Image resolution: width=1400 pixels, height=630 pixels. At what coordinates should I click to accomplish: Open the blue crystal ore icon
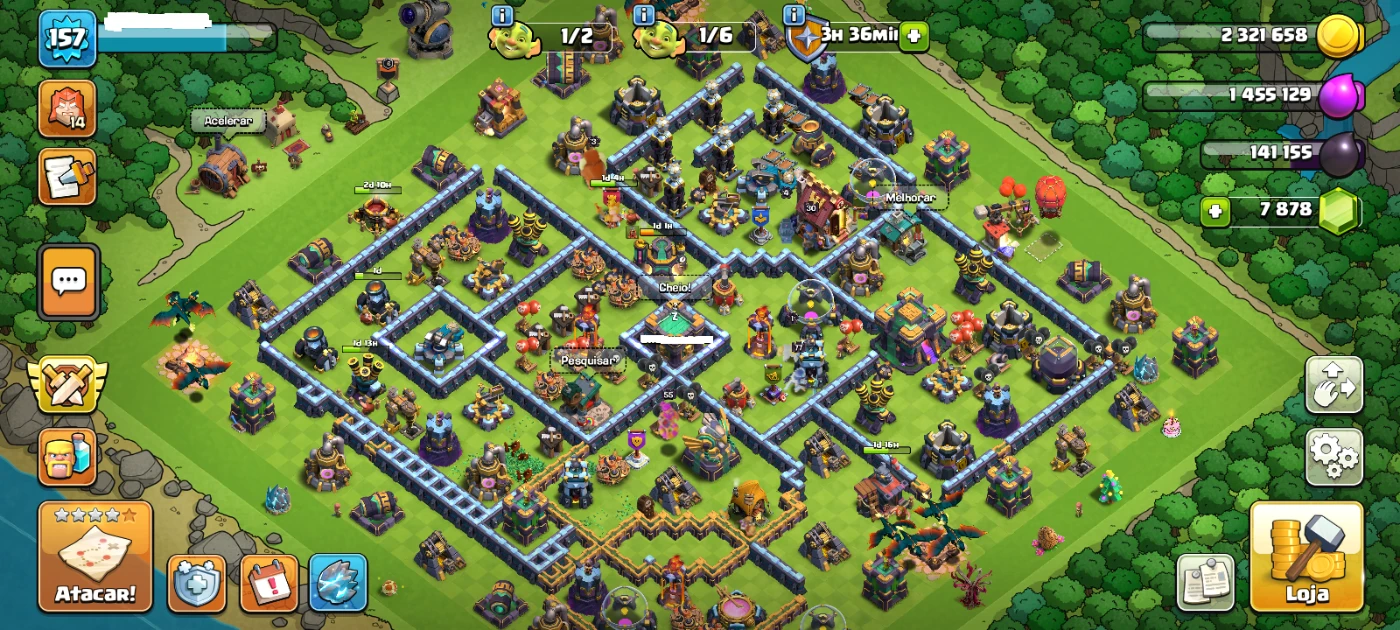tap(338, 583)
